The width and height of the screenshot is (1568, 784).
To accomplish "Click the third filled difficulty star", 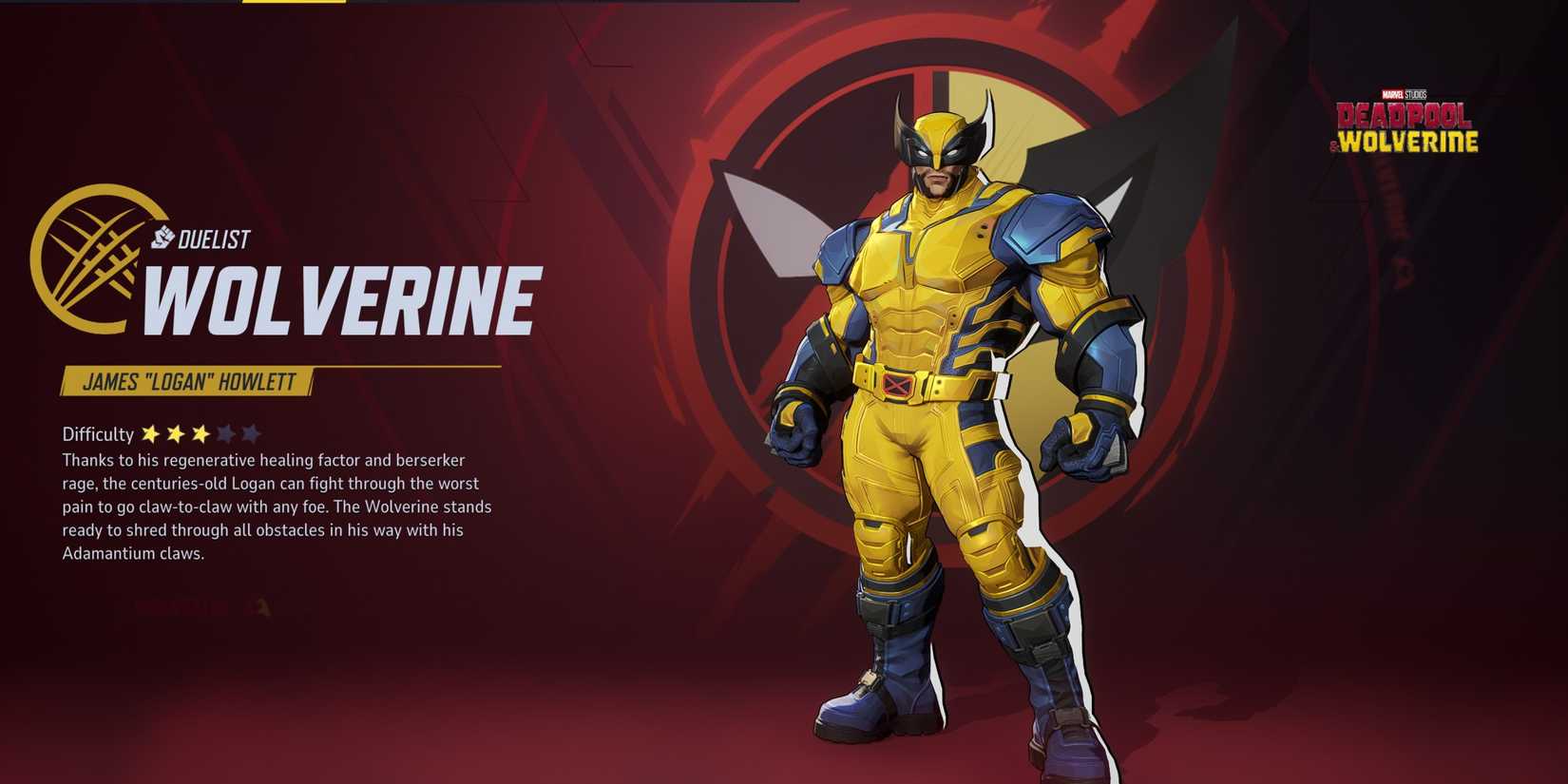I will point(201,433).
